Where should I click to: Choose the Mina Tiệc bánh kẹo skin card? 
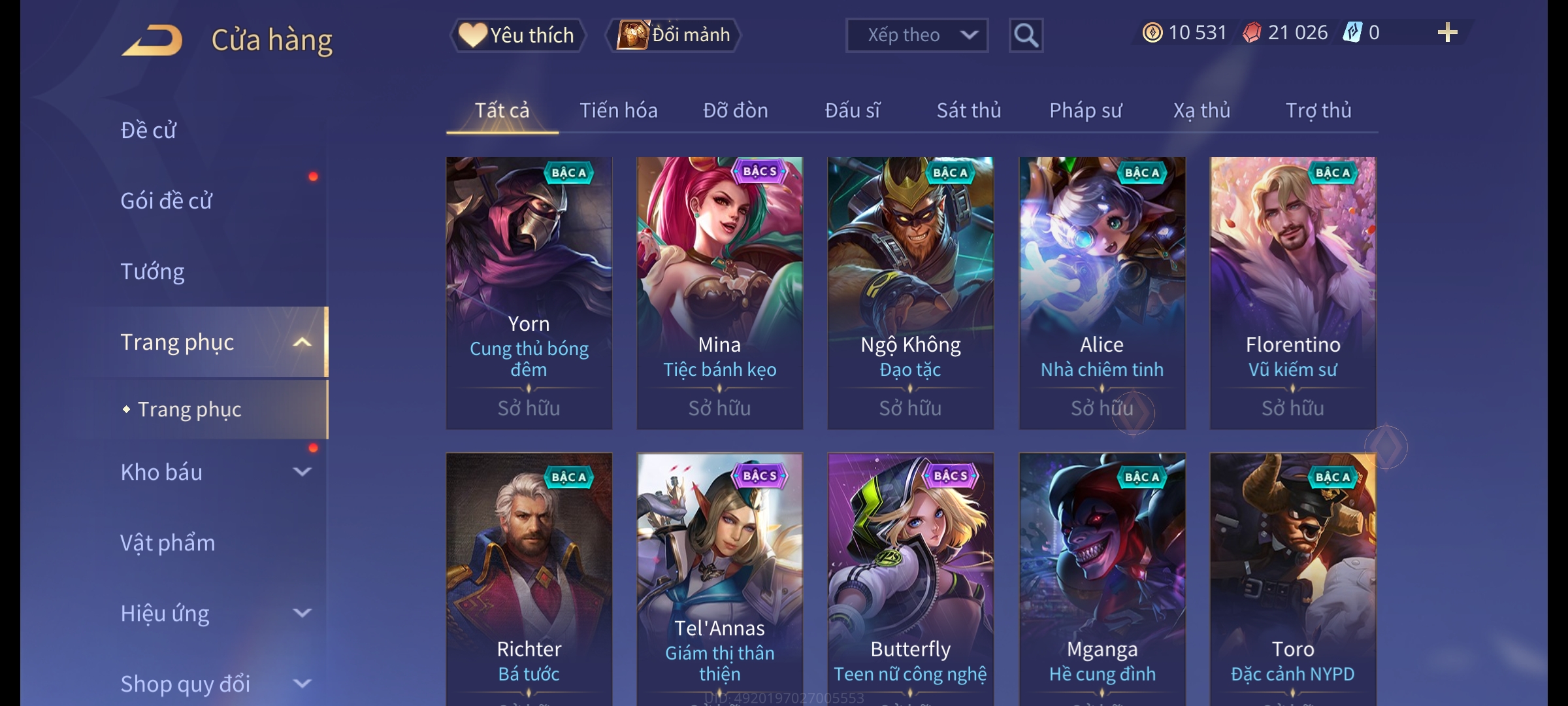pos(719,293)
